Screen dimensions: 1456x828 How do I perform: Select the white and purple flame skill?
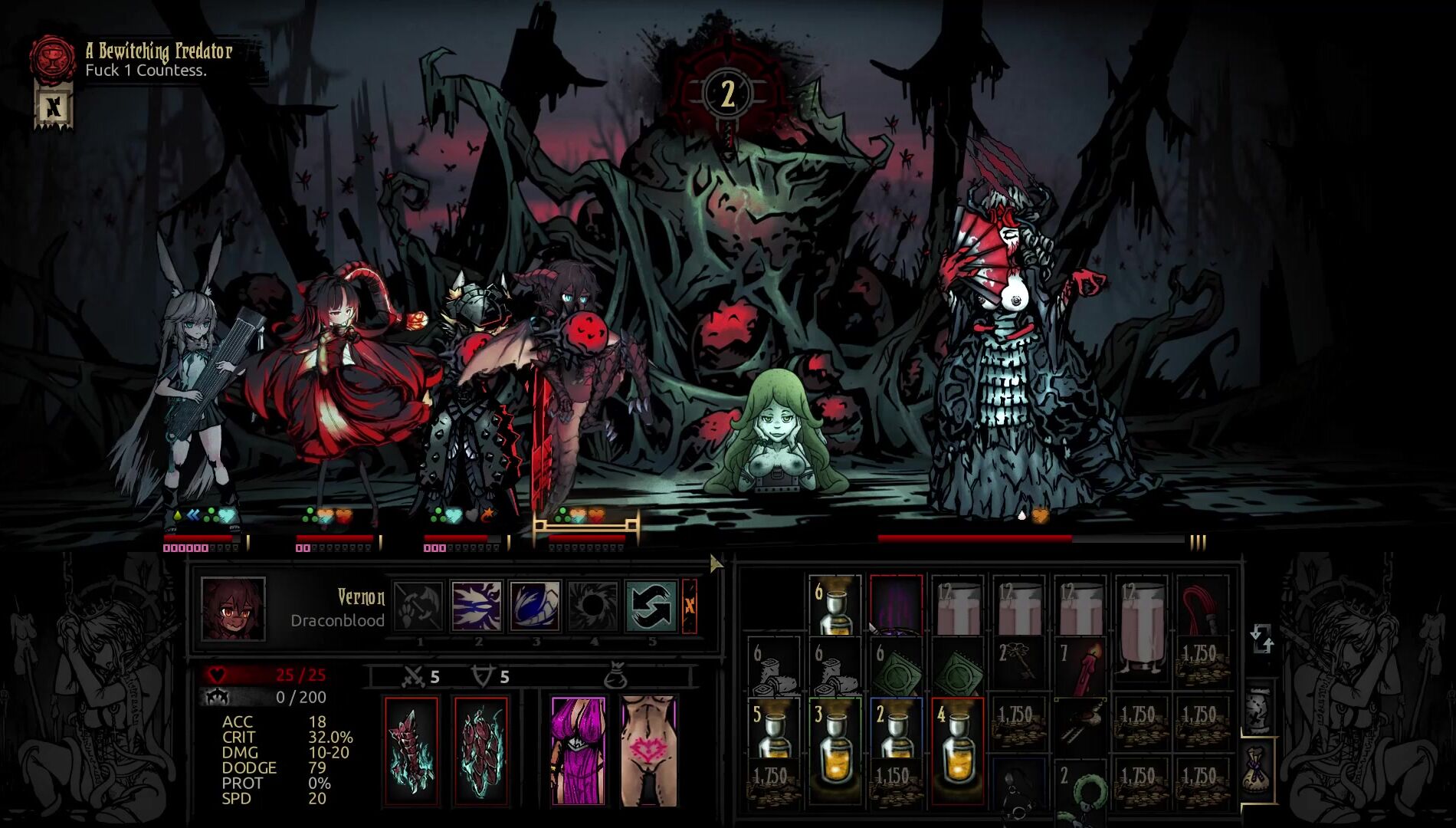[476, 606]
